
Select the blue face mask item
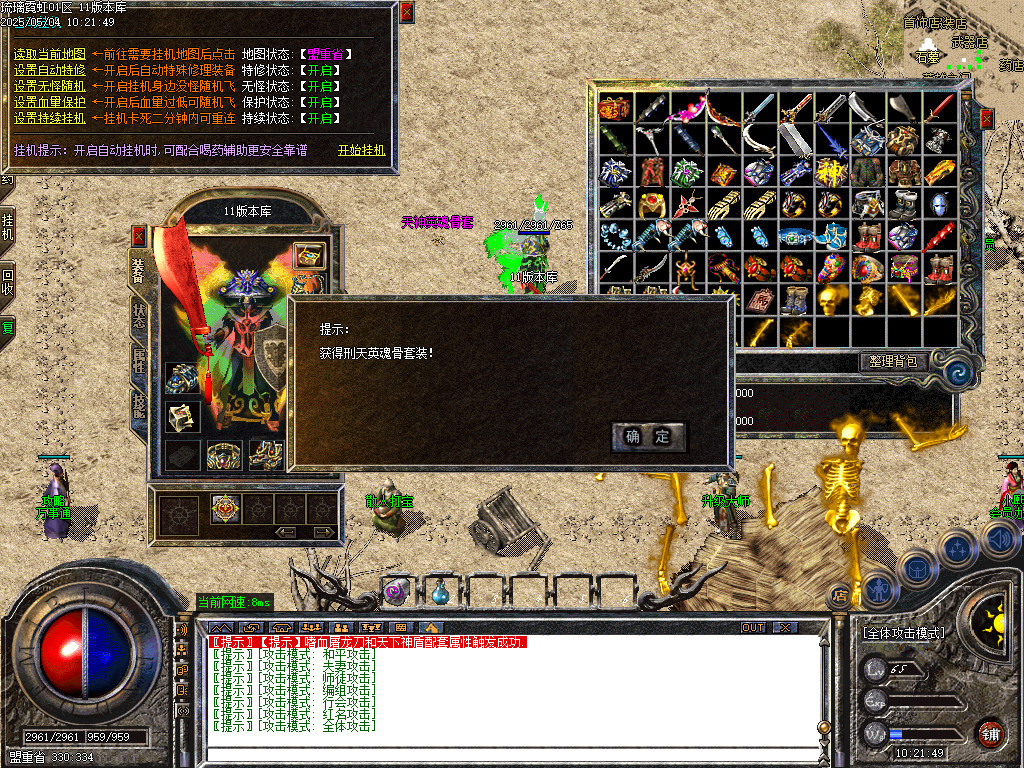[939, 204]
